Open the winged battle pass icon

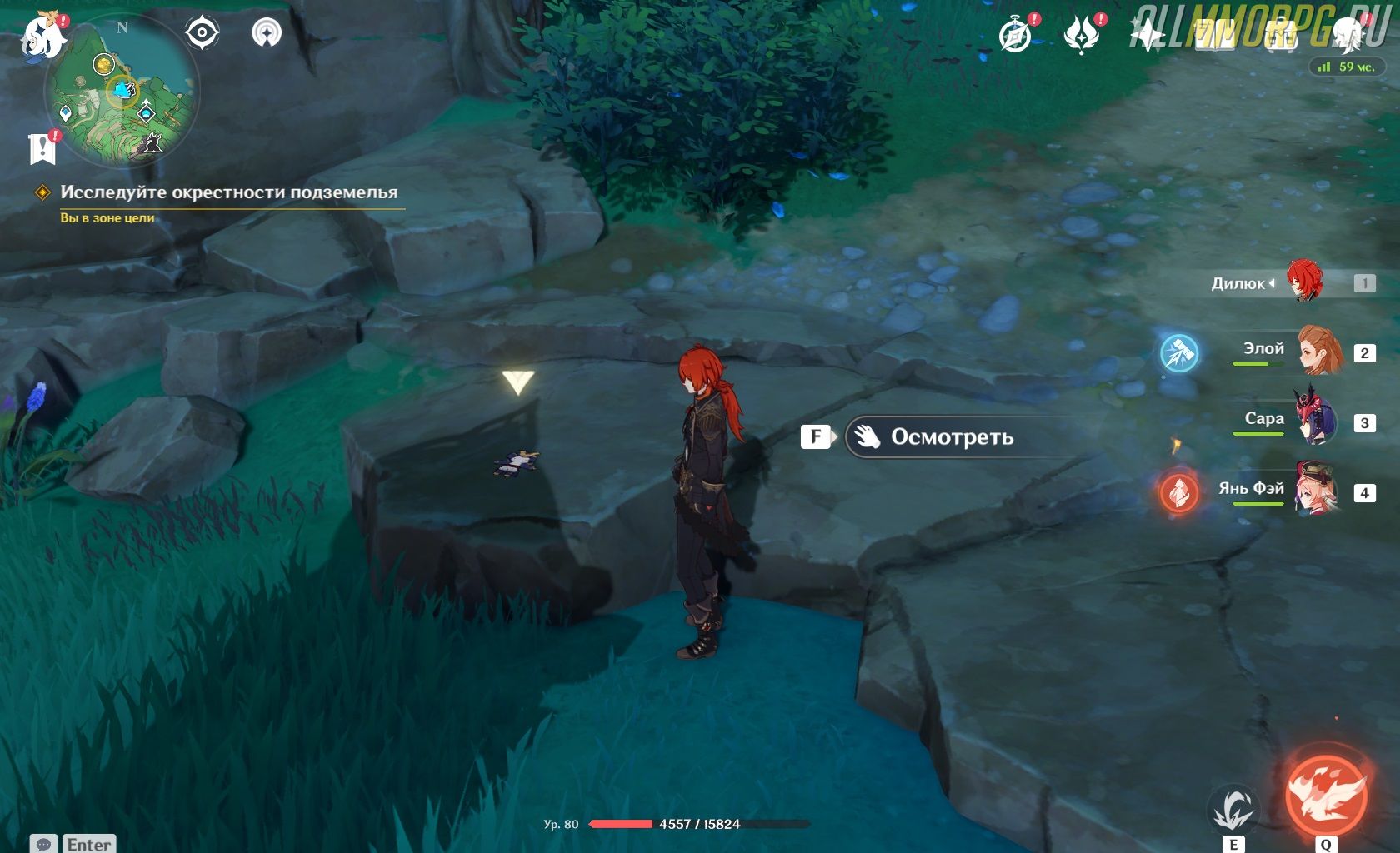(1082, 36)
